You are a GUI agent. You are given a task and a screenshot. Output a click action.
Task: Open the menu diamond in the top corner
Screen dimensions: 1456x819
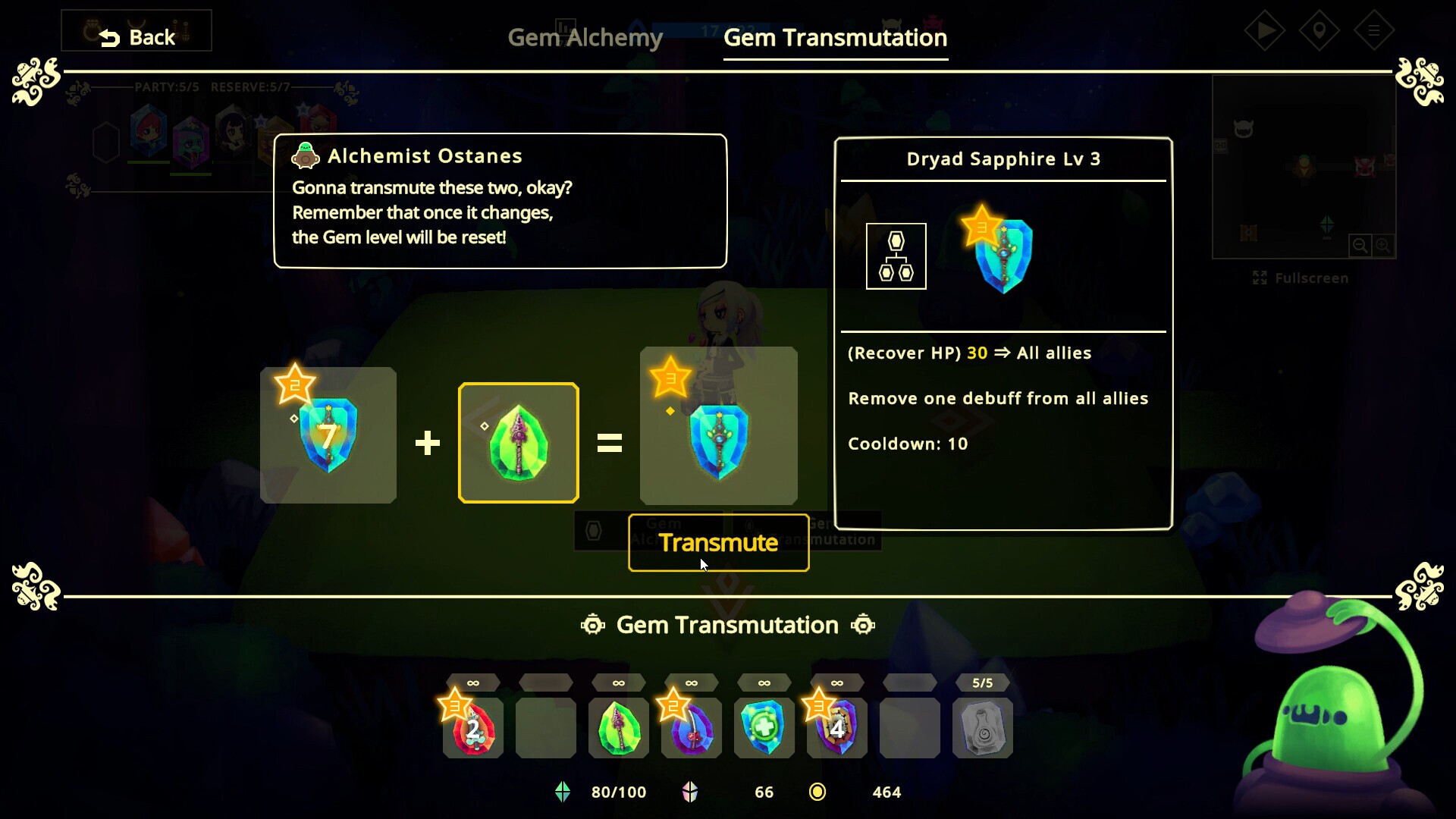coord(1374,30)
